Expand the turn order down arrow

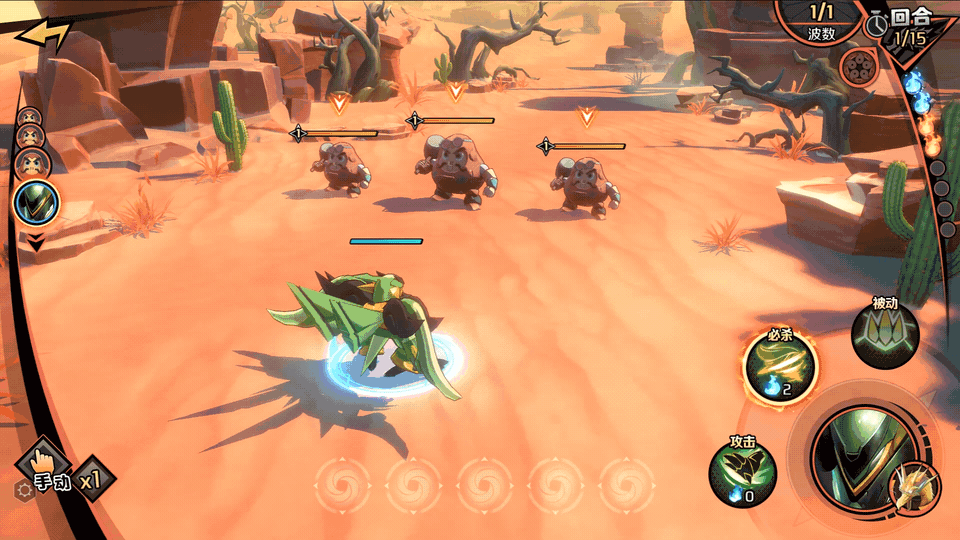[x=36, y=242]
